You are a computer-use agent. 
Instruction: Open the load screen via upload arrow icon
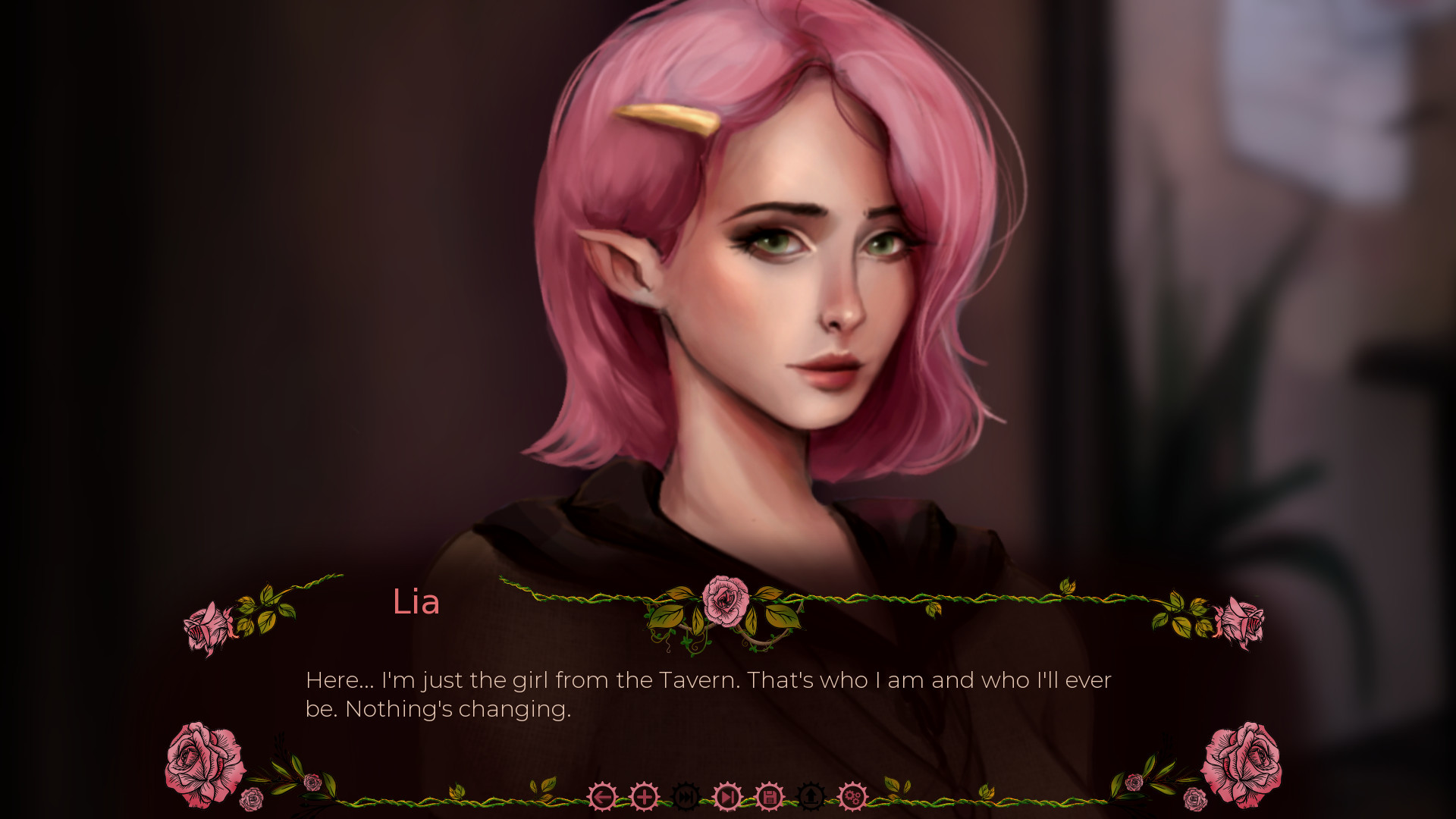(811, 797)
